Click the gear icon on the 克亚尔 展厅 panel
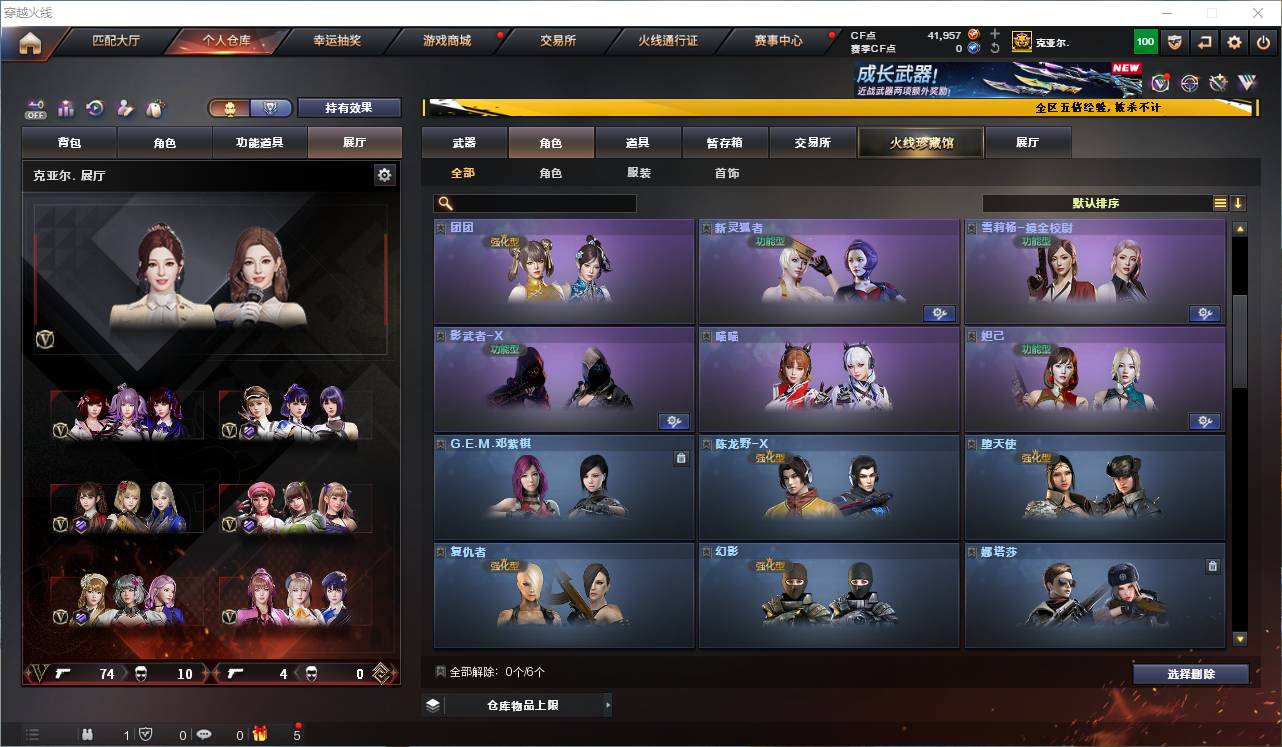This screenshot has height=747, width=1282. pyautogui.click(x=385, y=174)
